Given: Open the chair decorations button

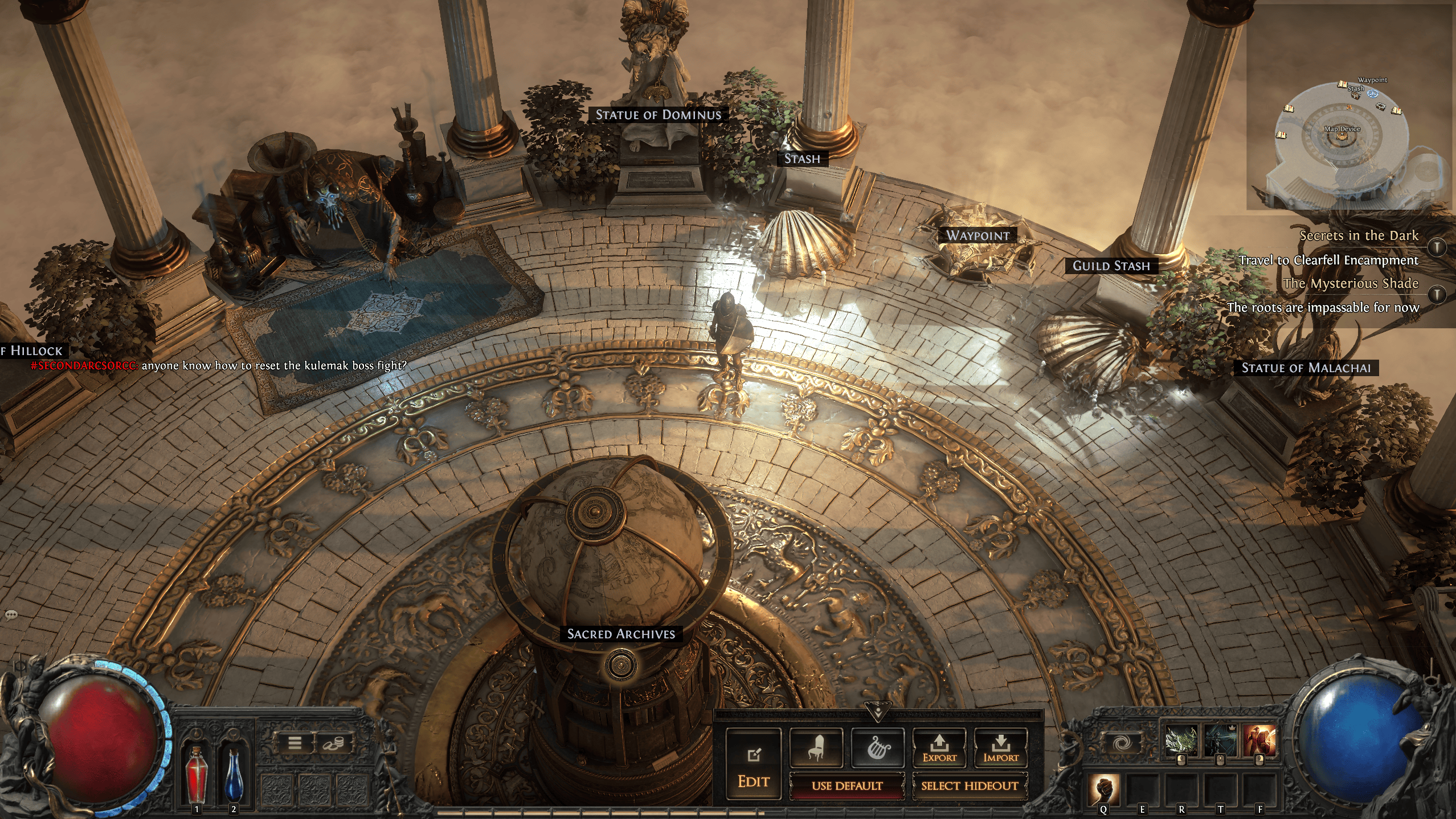Looking at the screenshot, I should 816,747.
